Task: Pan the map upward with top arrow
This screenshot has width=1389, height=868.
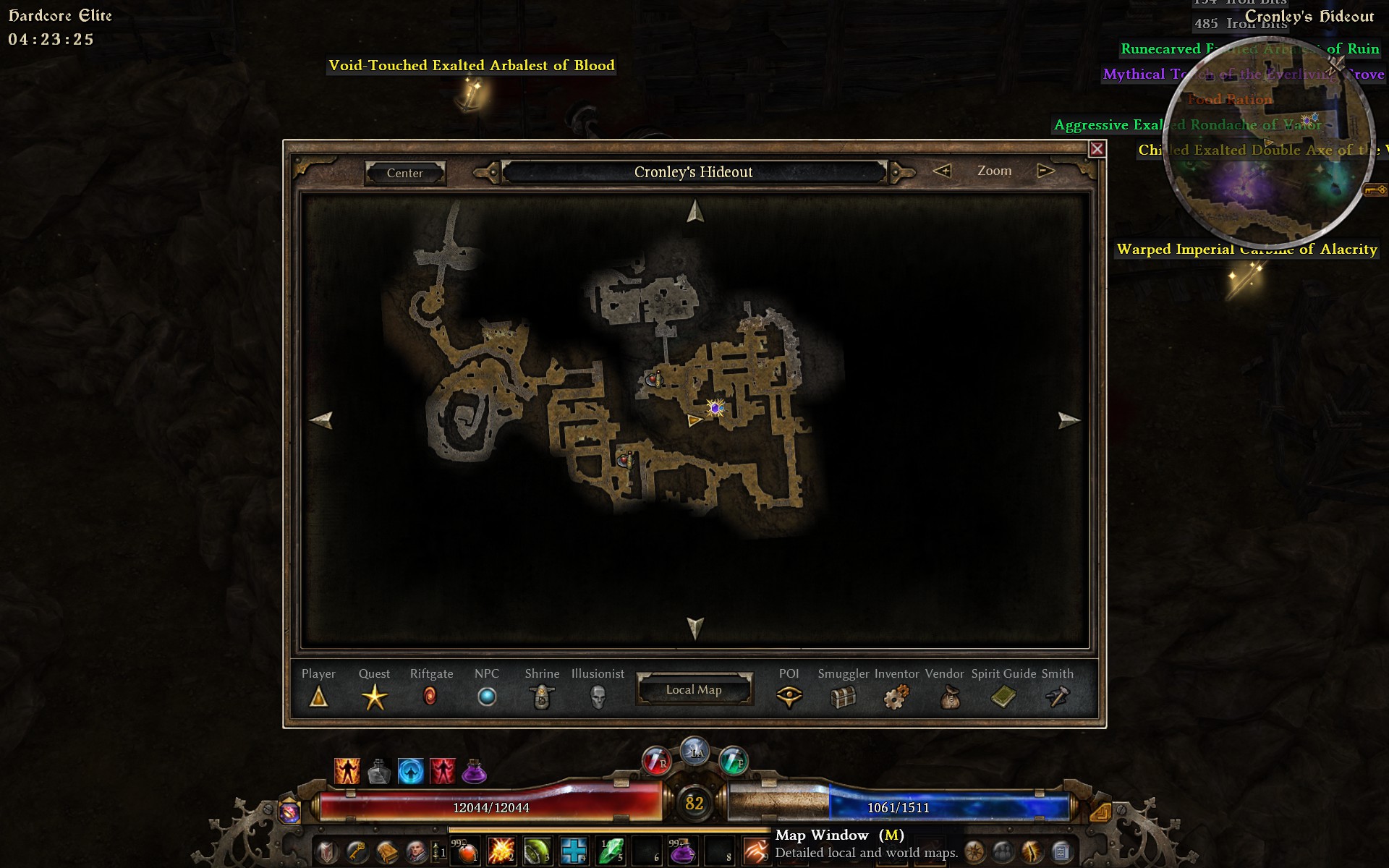Action: click(695, 211)
